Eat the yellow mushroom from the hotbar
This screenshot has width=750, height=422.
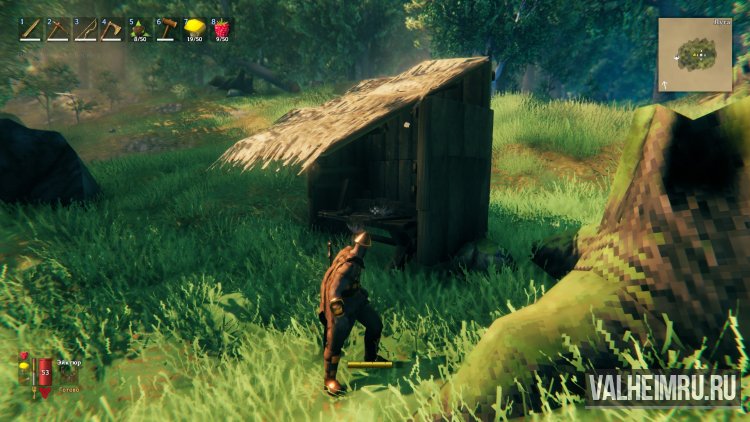(x=194, y=30)
